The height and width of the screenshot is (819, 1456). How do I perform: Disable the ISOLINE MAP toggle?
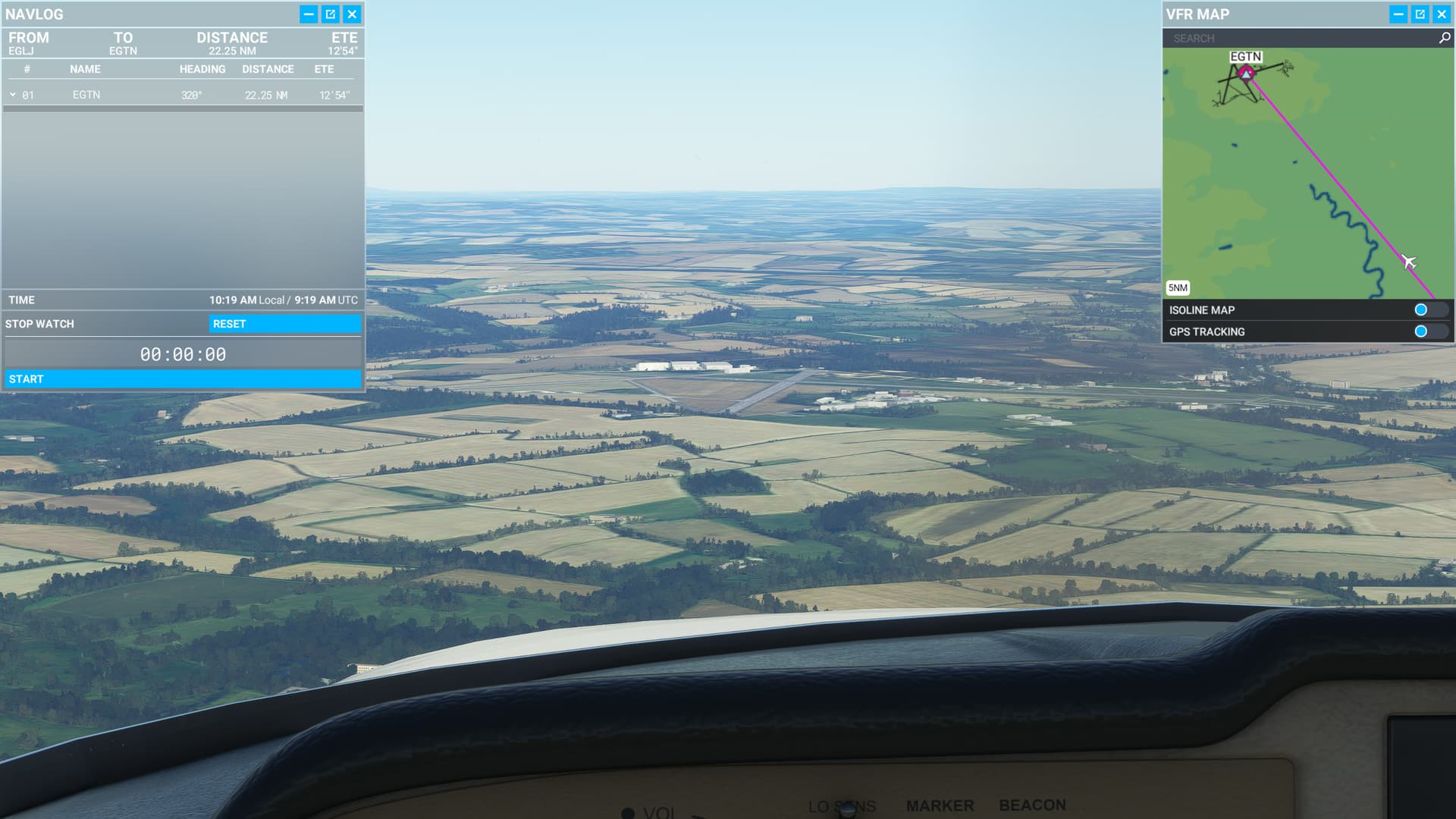tap(1420, 309)
